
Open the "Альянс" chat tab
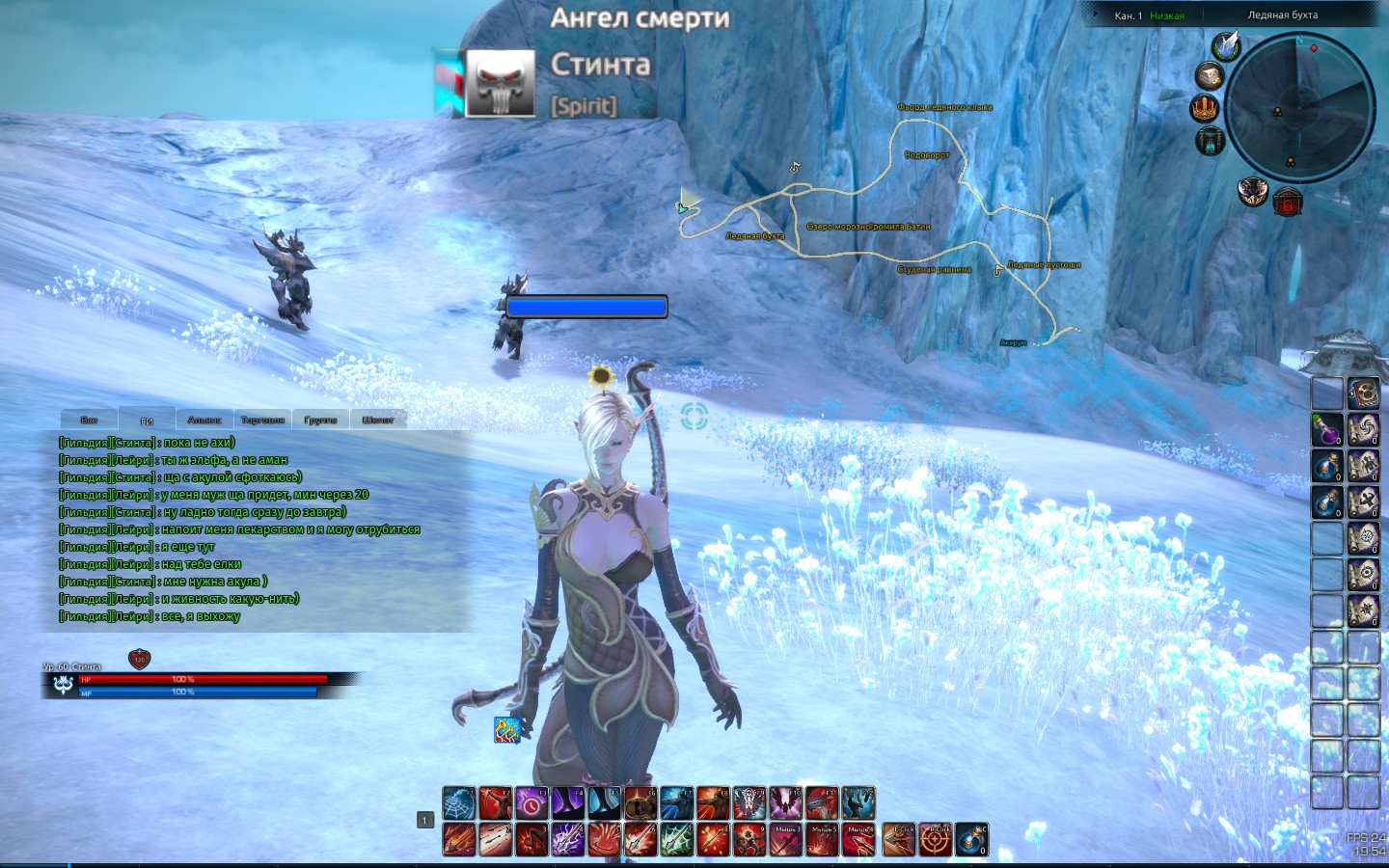pyautogui.click(x=204, y=420)
